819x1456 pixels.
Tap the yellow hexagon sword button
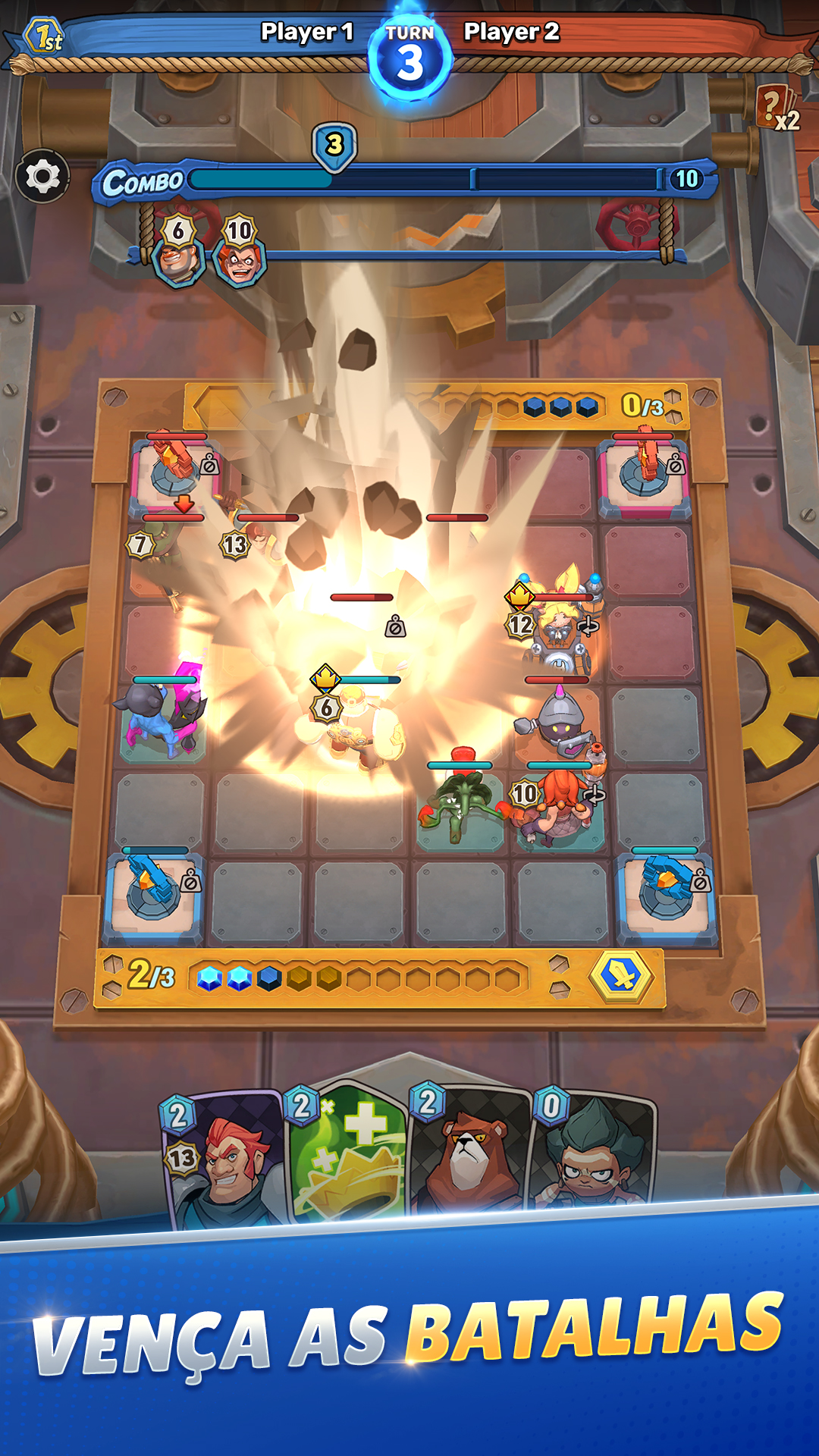(622, 977)
